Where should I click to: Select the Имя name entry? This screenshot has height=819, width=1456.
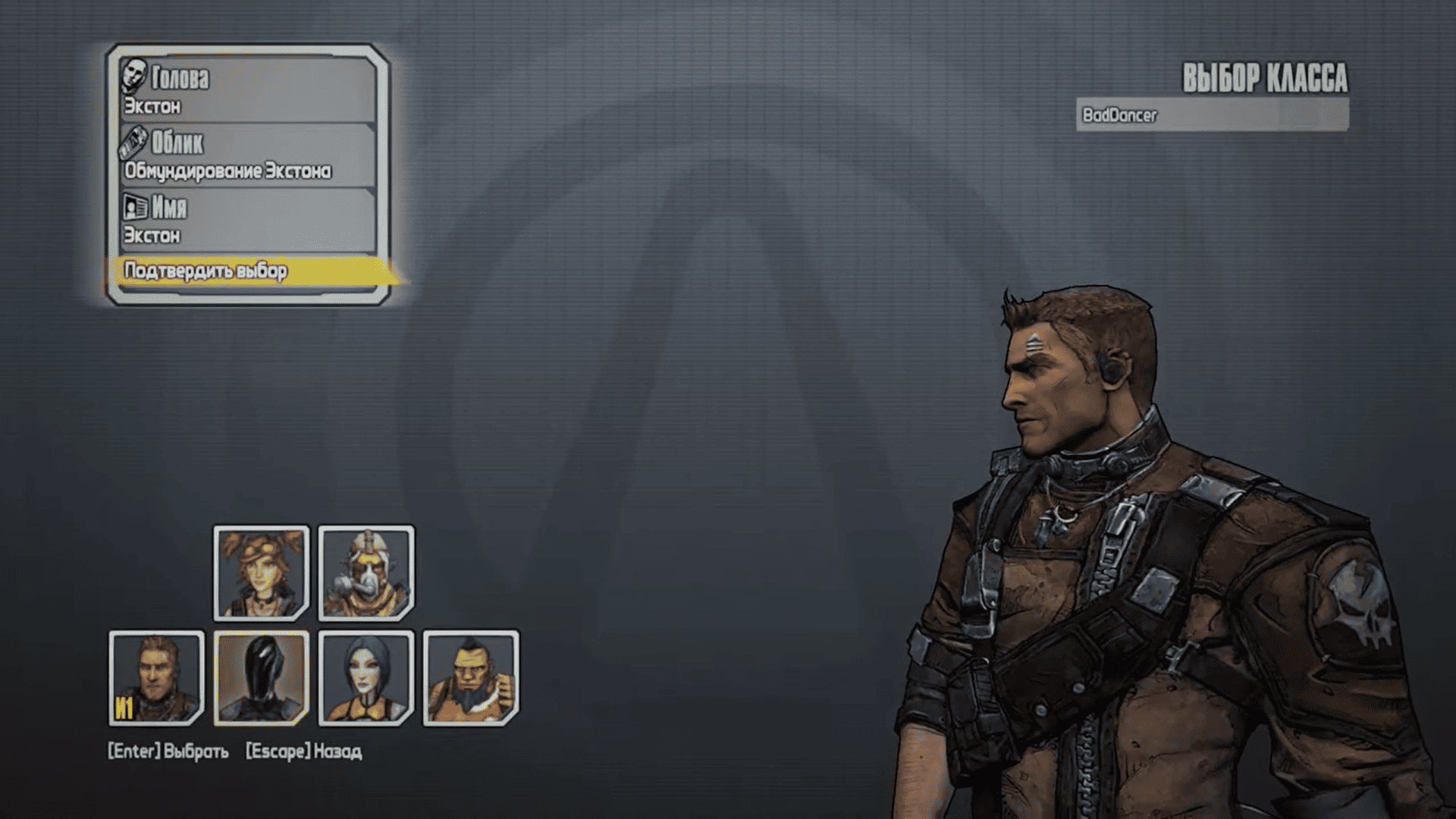[x=247, y=220]
